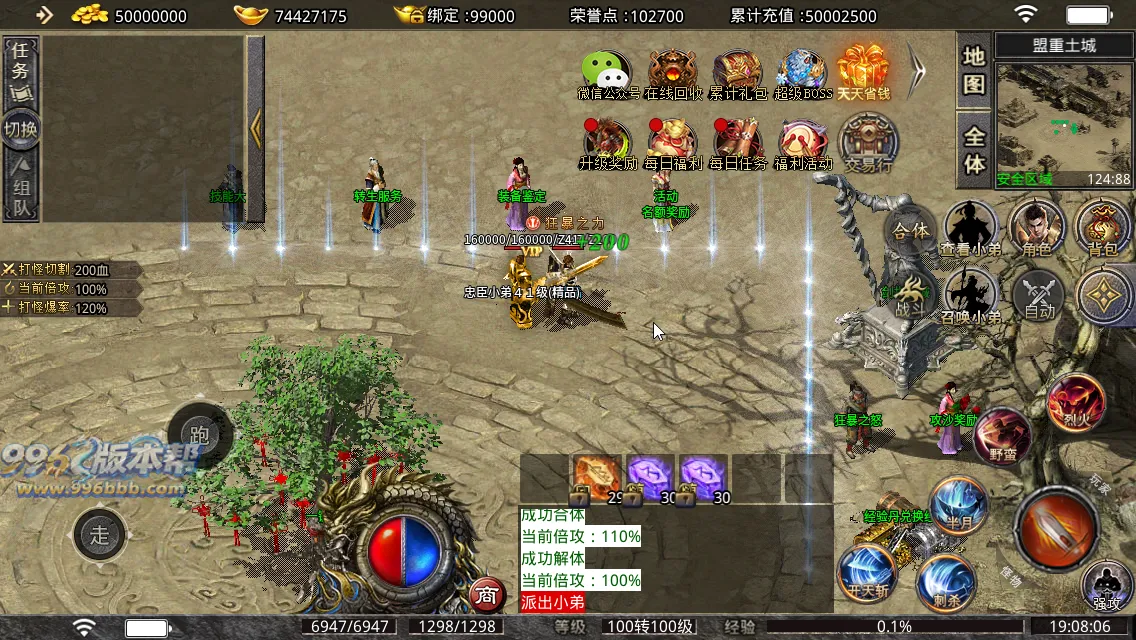Open the 角色 character sheet
The image size is (1136, 640).
[x=1037, y=229]
